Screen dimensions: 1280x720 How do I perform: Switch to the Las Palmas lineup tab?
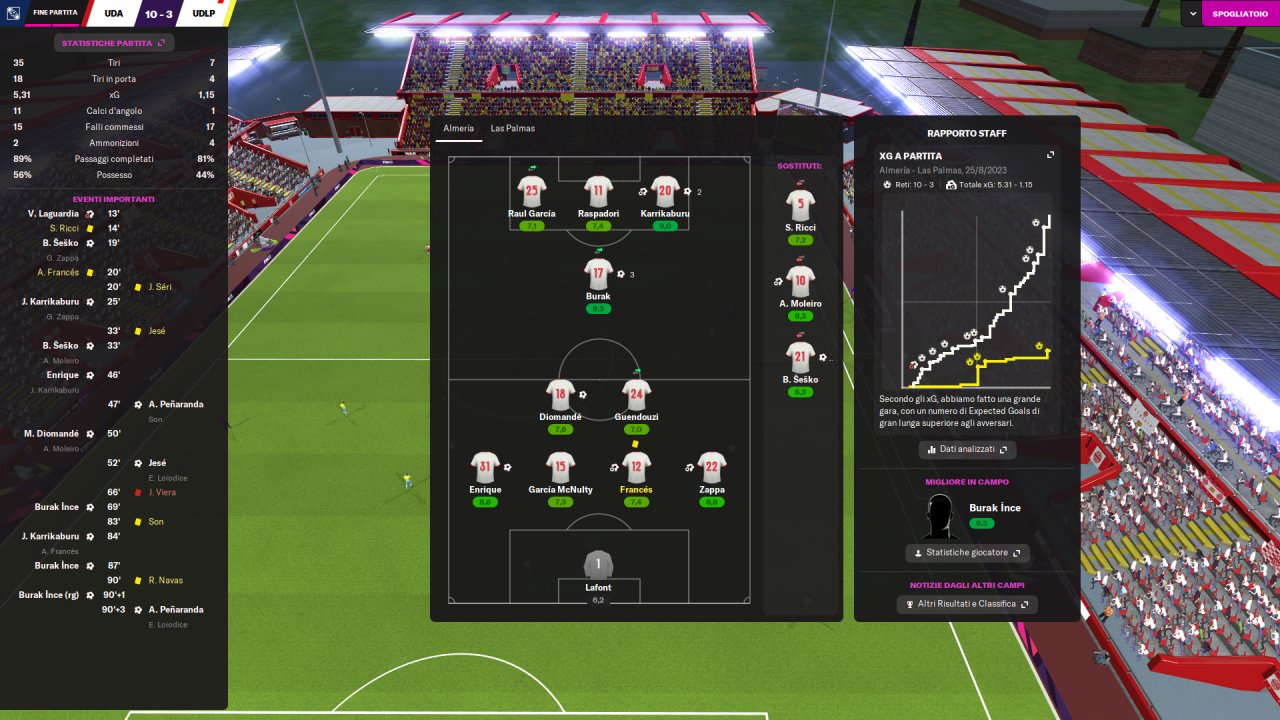(x=512, y=129)
